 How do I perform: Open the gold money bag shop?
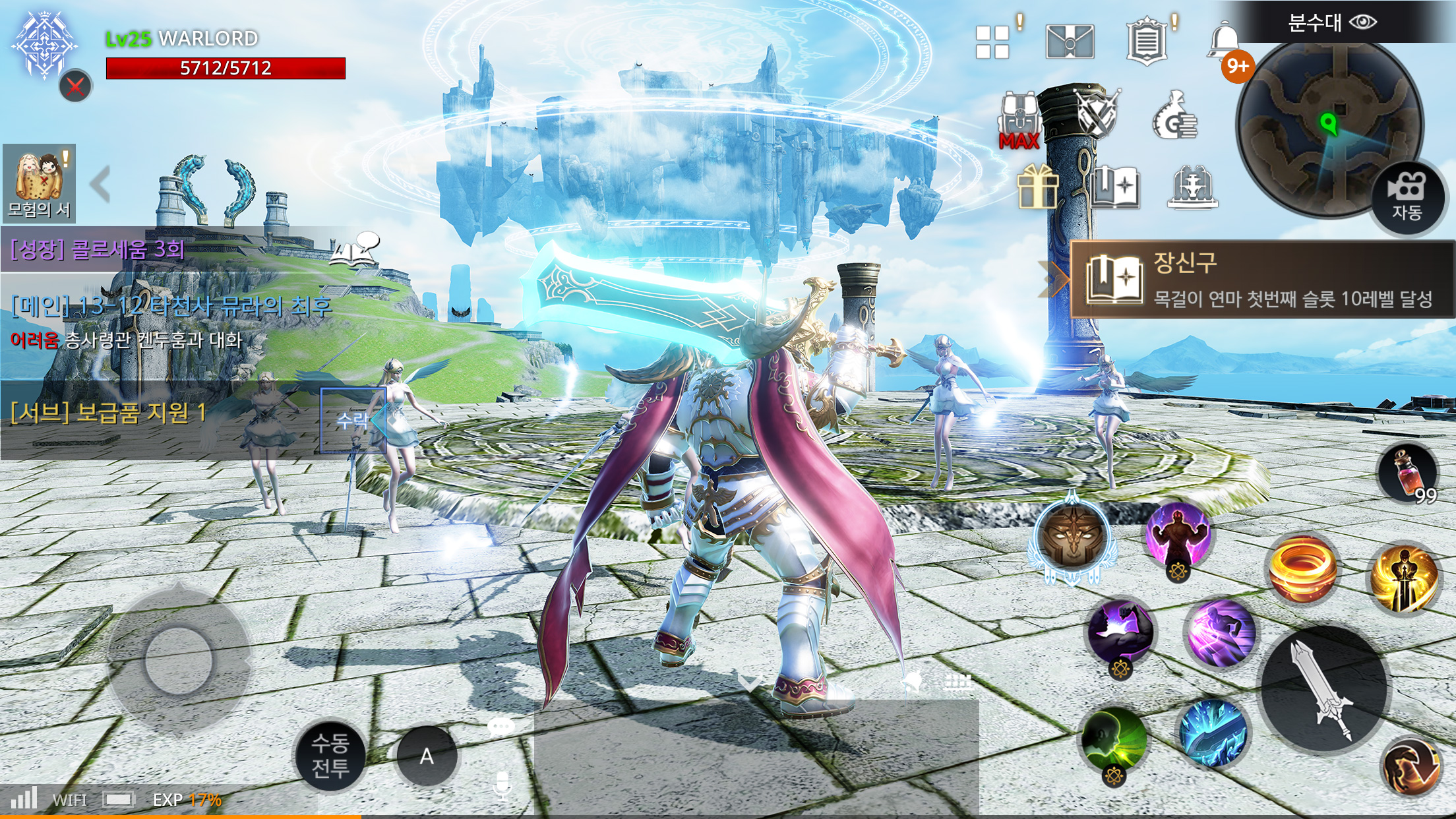tap(1175, 117)
